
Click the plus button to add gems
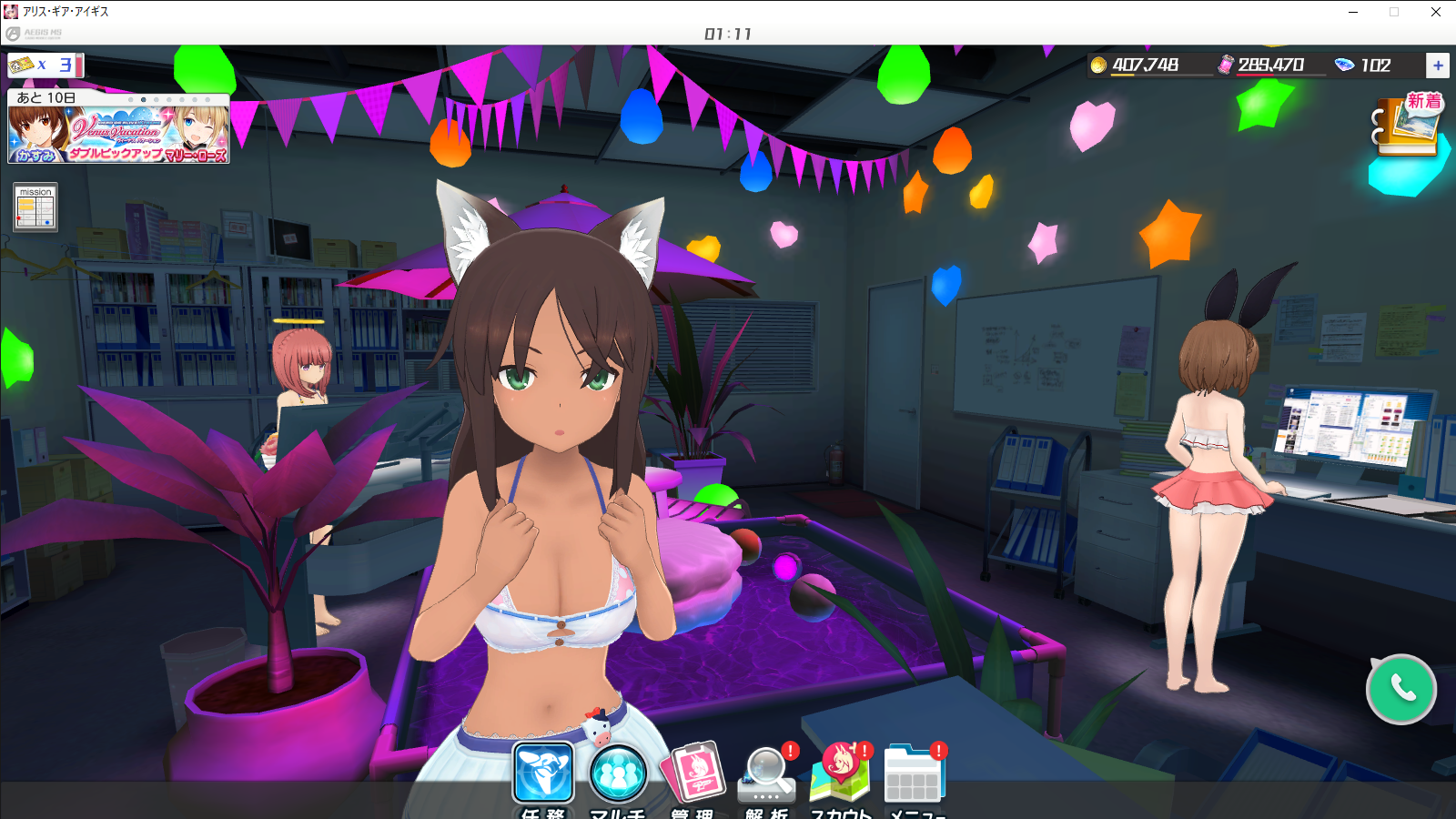point(1438,66)
